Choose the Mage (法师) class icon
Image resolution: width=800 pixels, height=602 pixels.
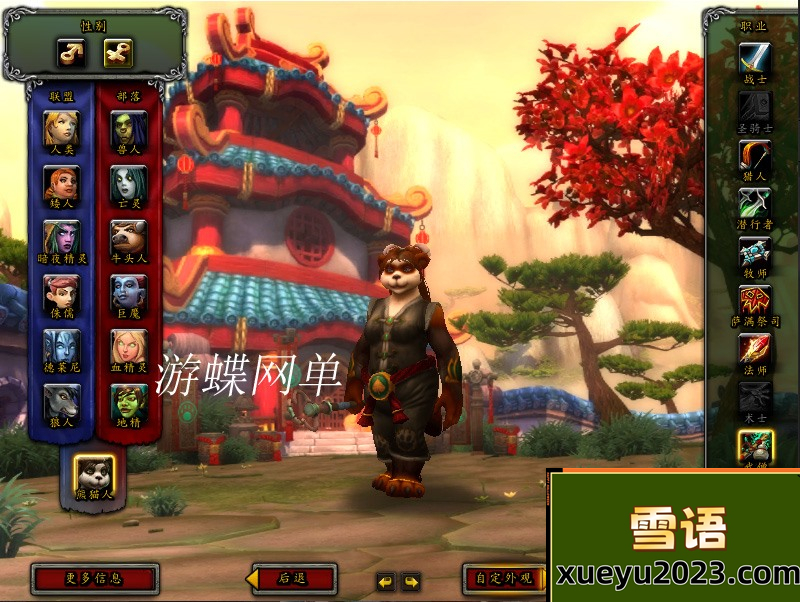tap(755, 349)
